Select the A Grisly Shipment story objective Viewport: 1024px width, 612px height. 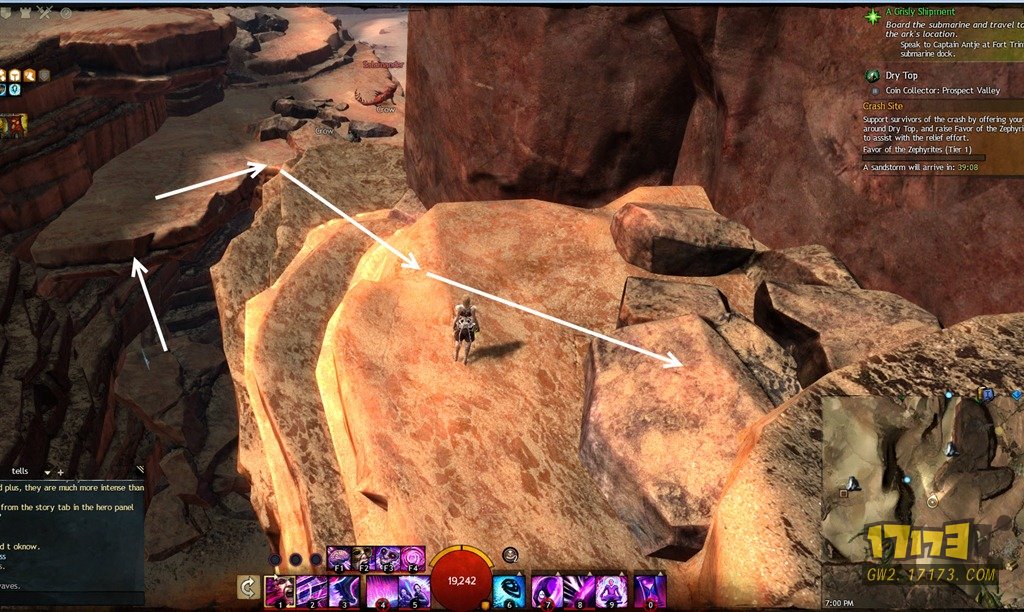(920, 12)
